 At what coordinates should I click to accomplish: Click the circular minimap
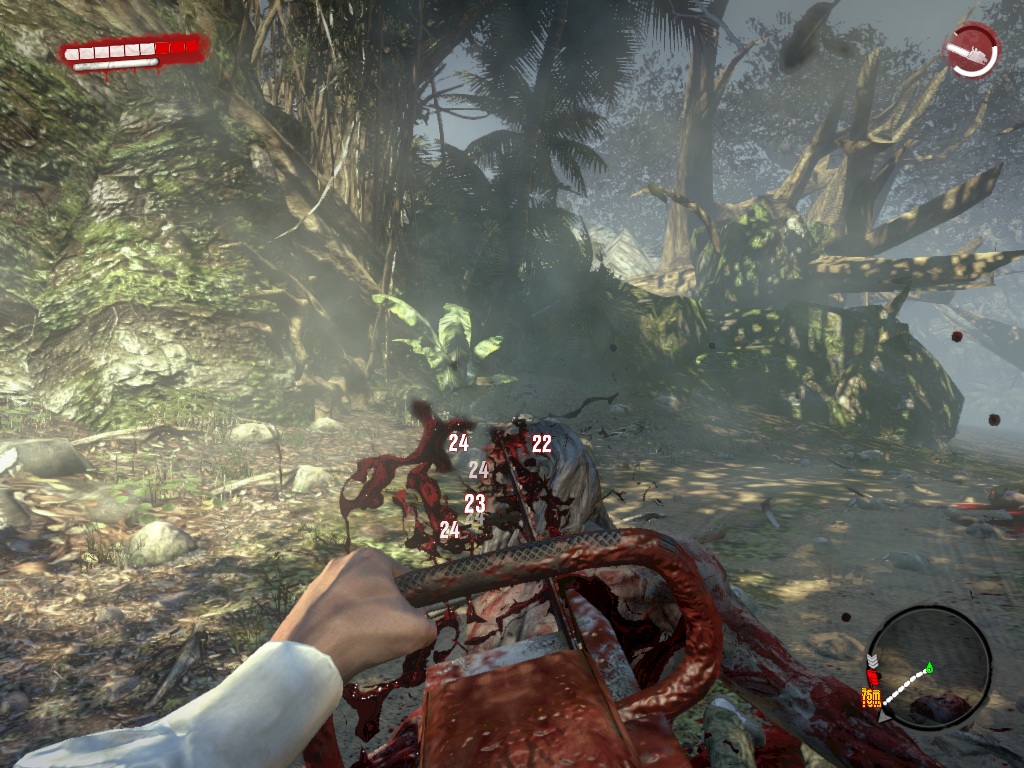(929, 667)
